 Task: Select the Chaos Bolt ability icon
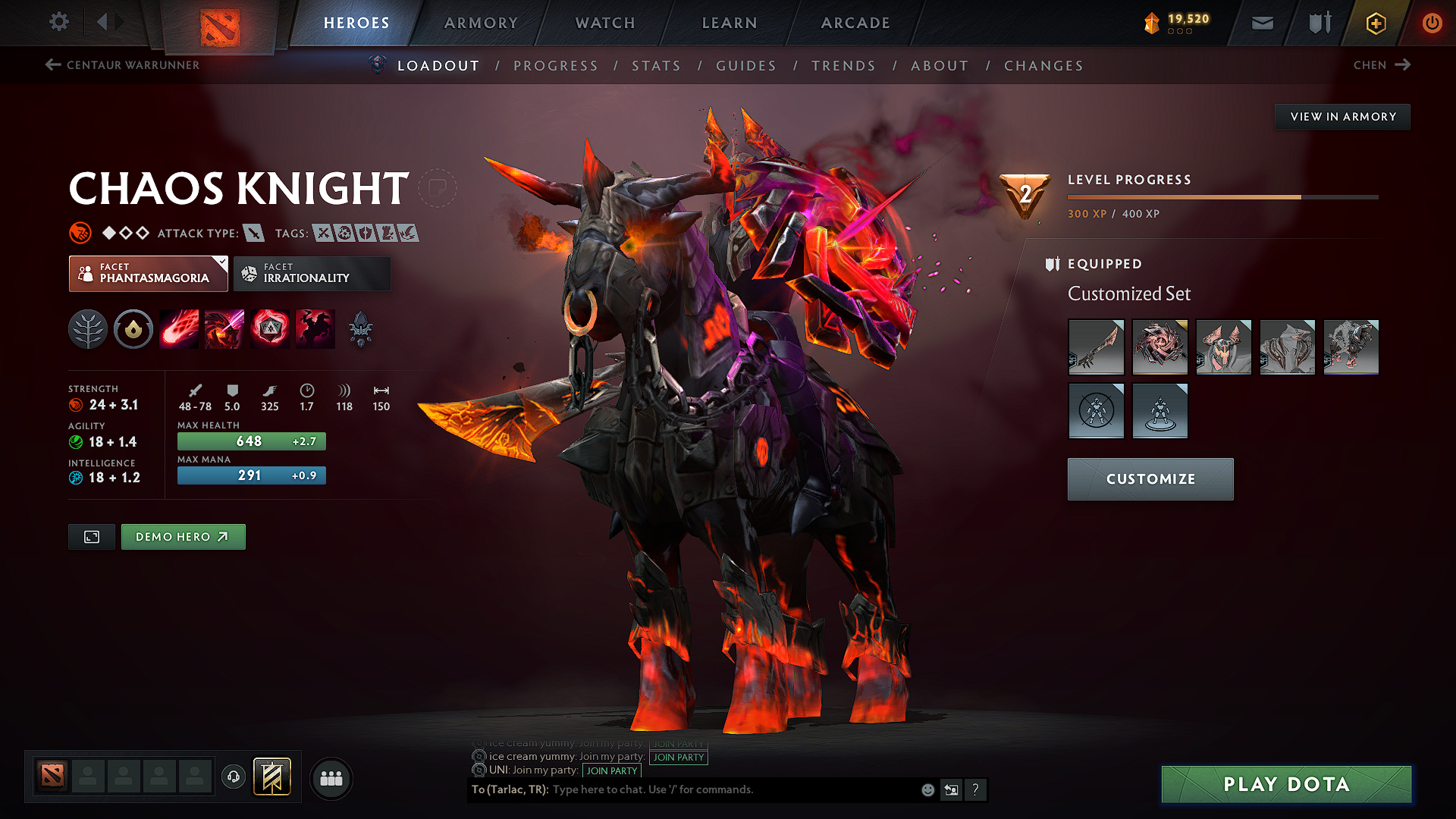178,328
